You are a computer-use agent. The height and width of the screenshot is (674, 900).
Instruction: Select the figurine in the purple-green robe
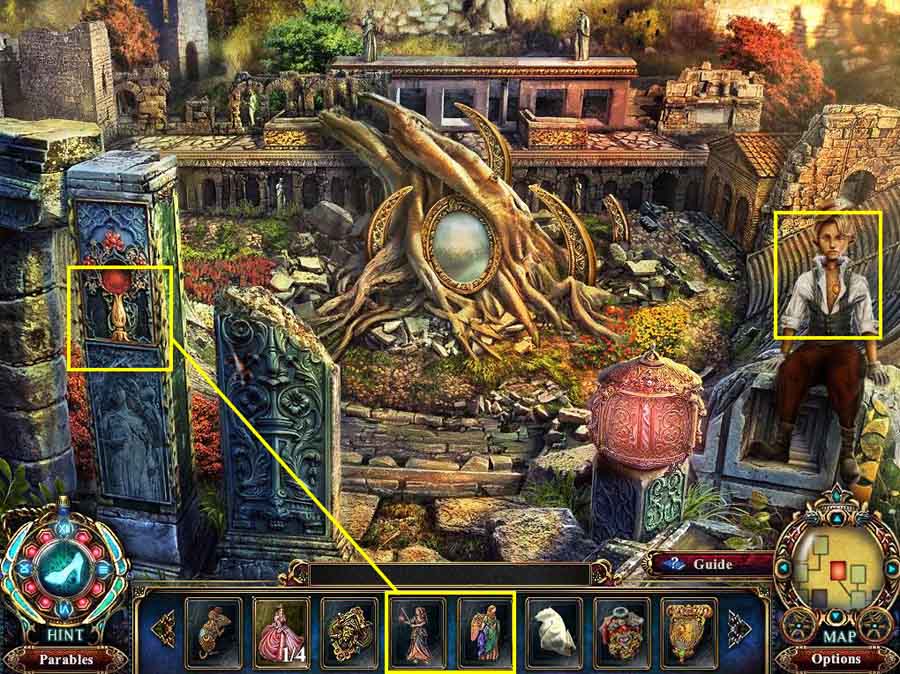coord(485,631)
